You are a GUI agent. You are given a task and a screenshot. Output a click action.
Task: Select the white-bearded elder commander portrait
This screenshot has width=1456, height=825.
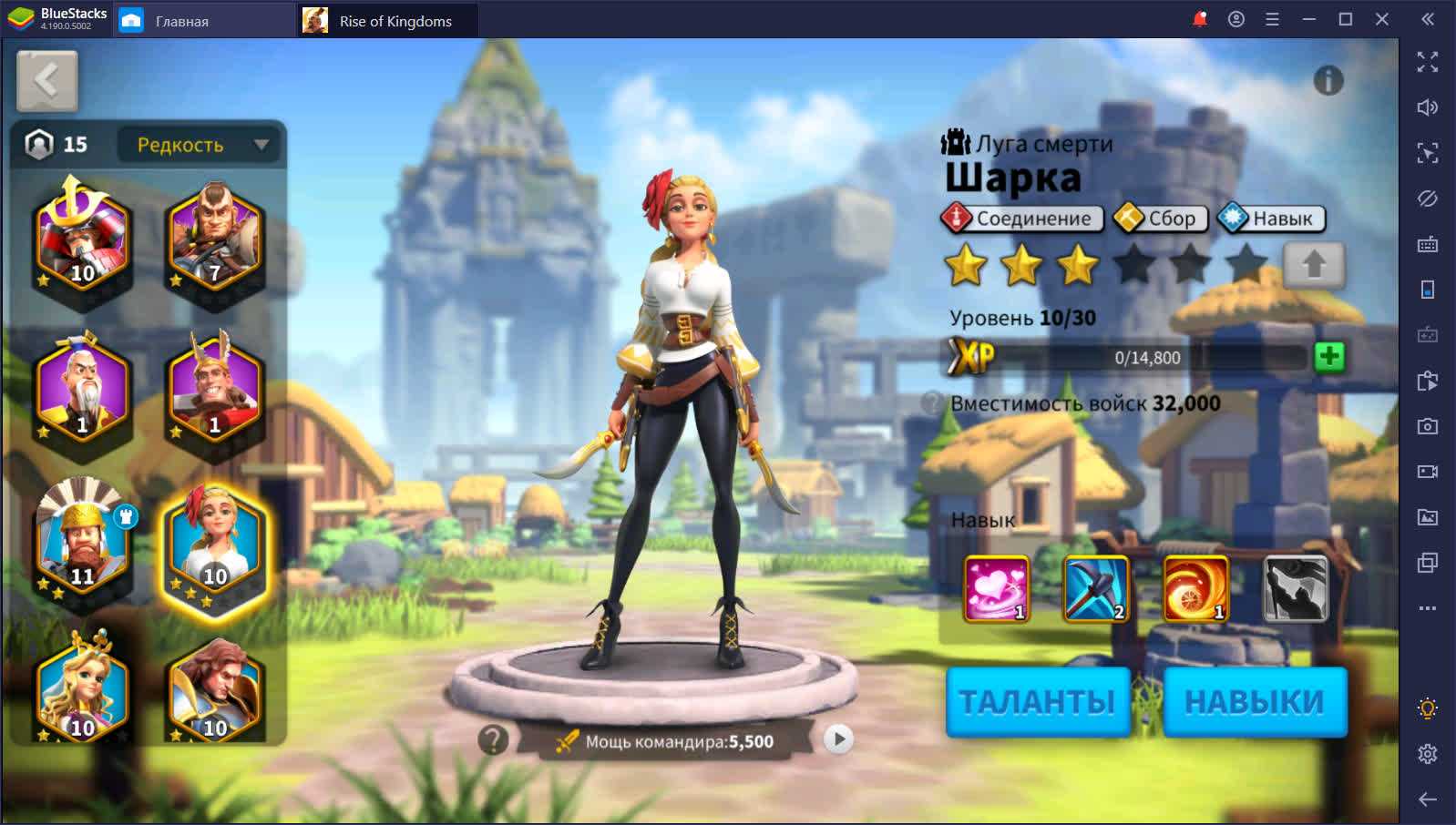pyautogui.click(x=82, y=389)
